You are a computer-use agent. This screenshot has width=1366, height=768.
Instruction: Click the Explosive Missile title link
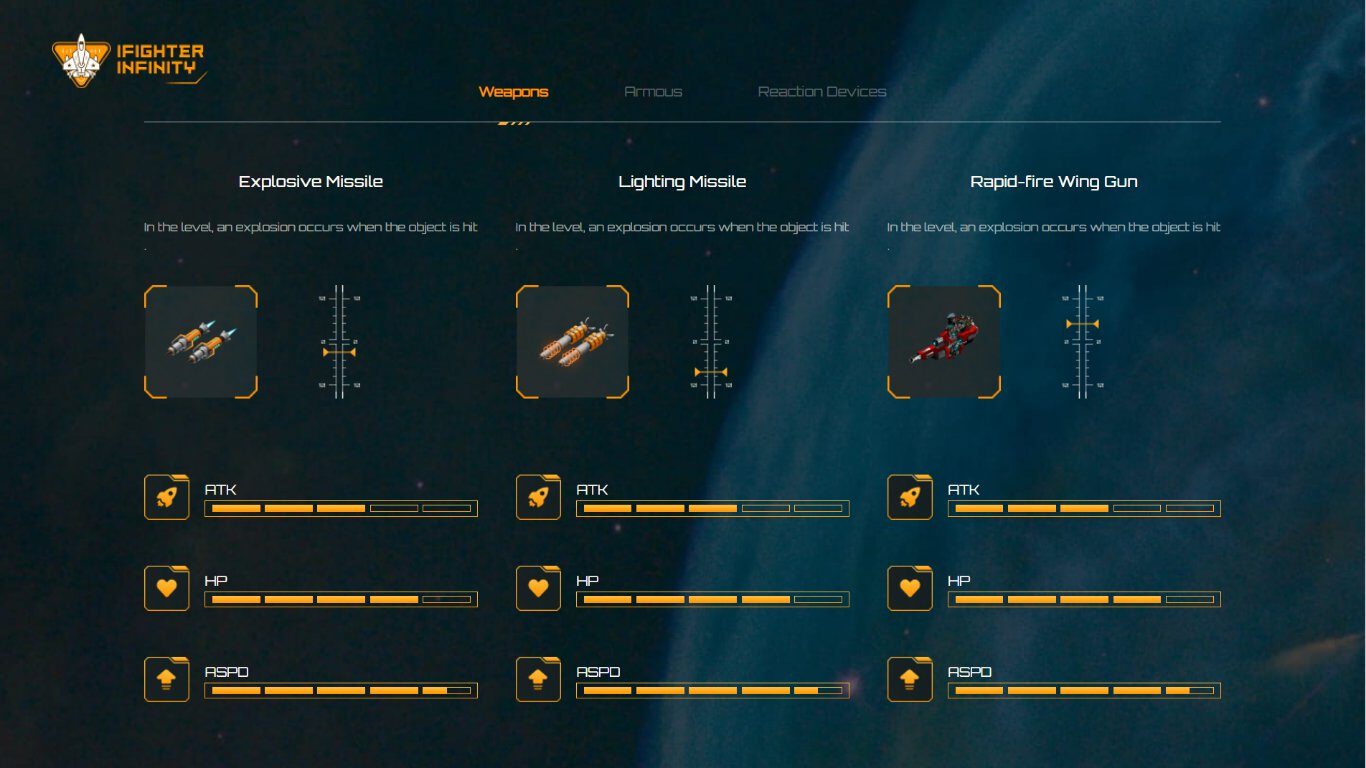(x=310, y=181)
